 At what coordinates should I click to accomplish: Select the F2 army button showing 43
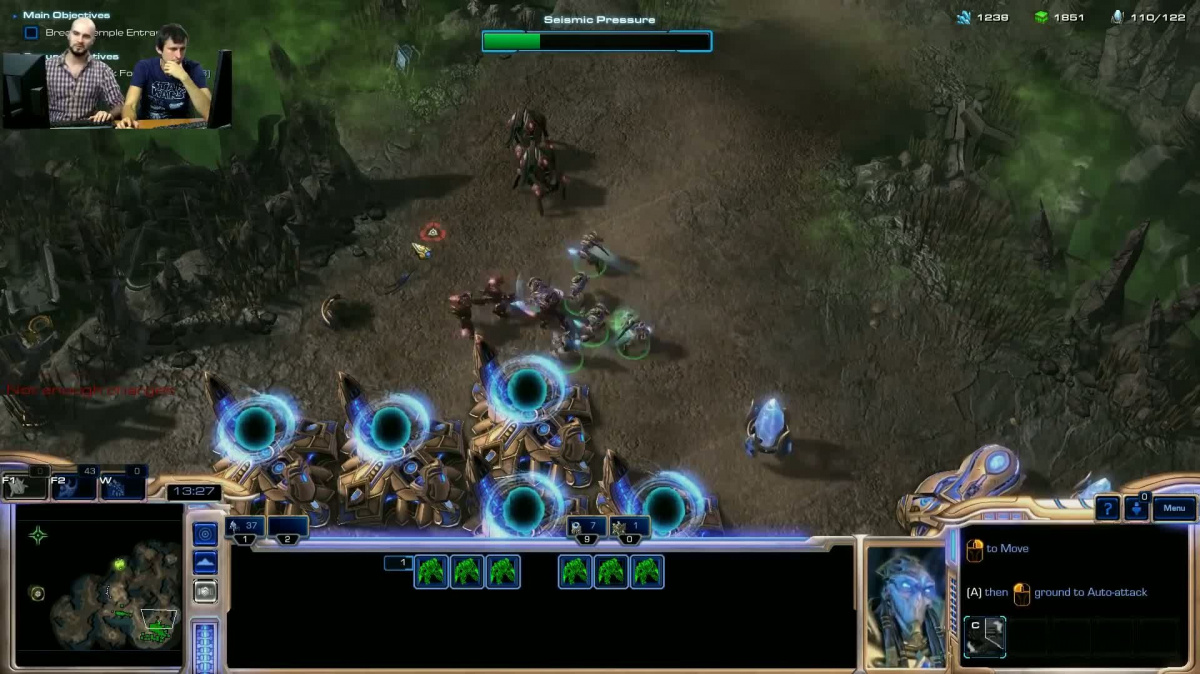click(74, 486)
